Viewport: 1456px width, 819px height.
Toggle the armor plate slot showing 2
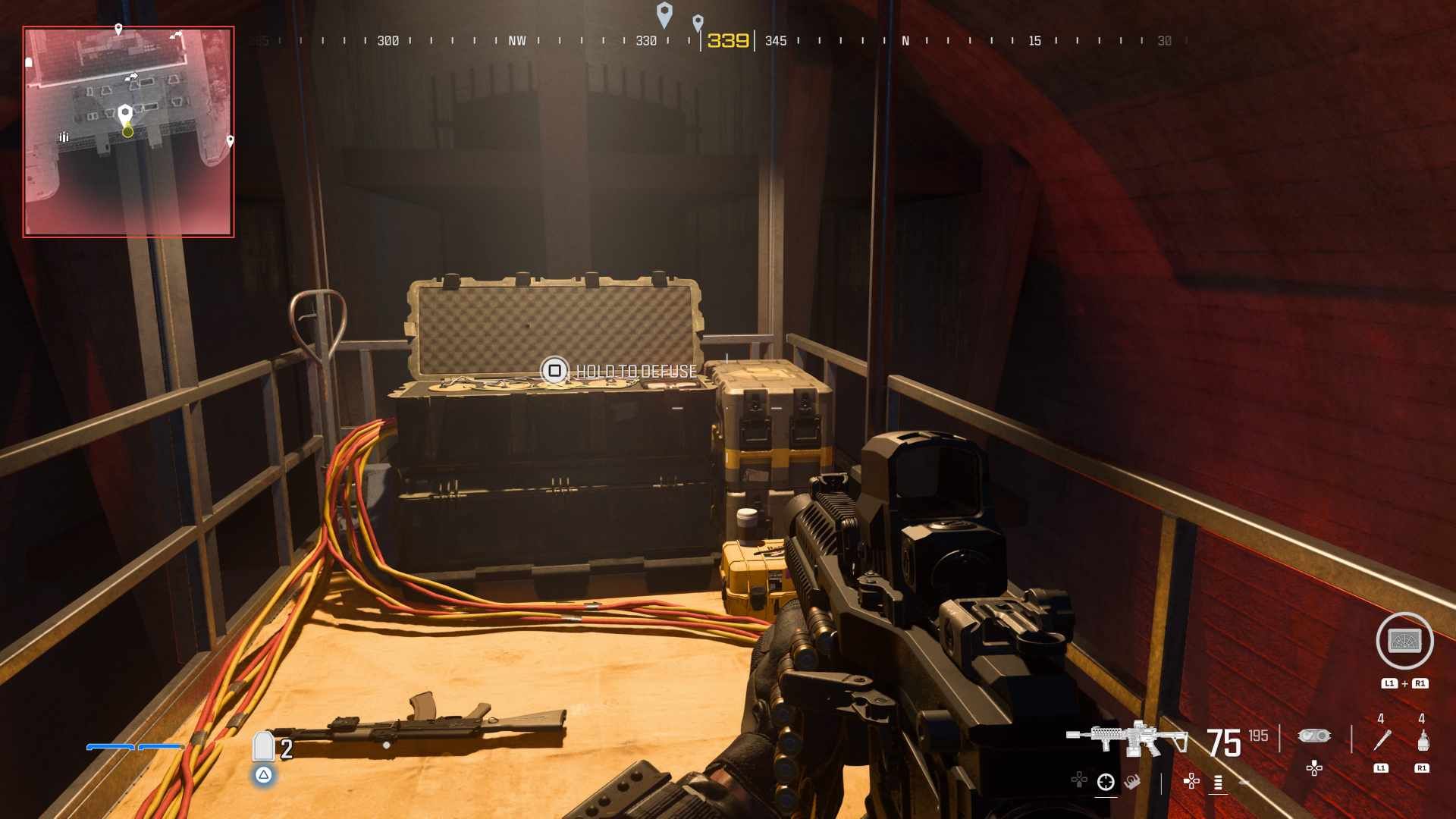263,747
